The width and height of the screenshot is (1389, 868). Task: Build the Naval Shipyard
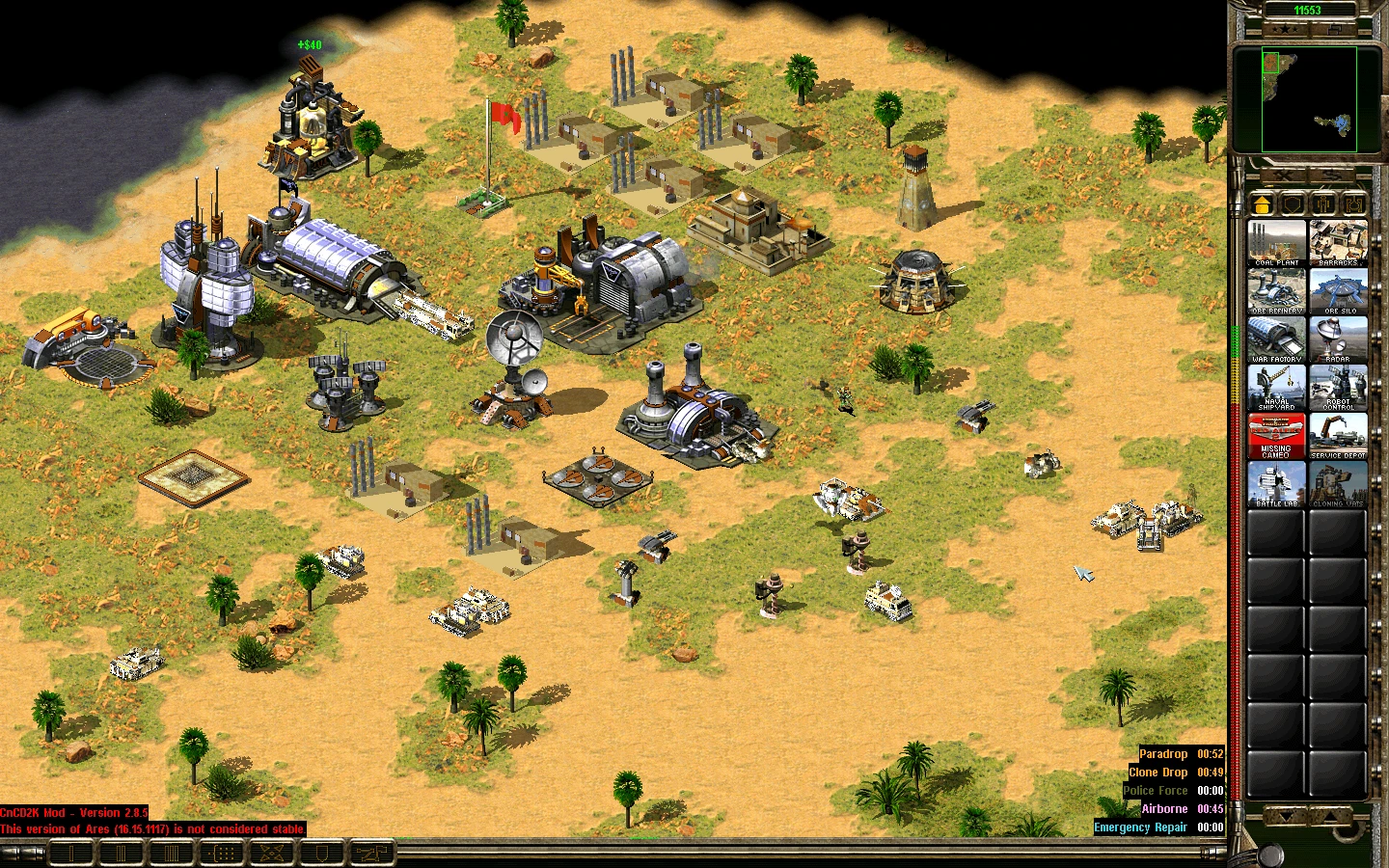[1276, 387]
